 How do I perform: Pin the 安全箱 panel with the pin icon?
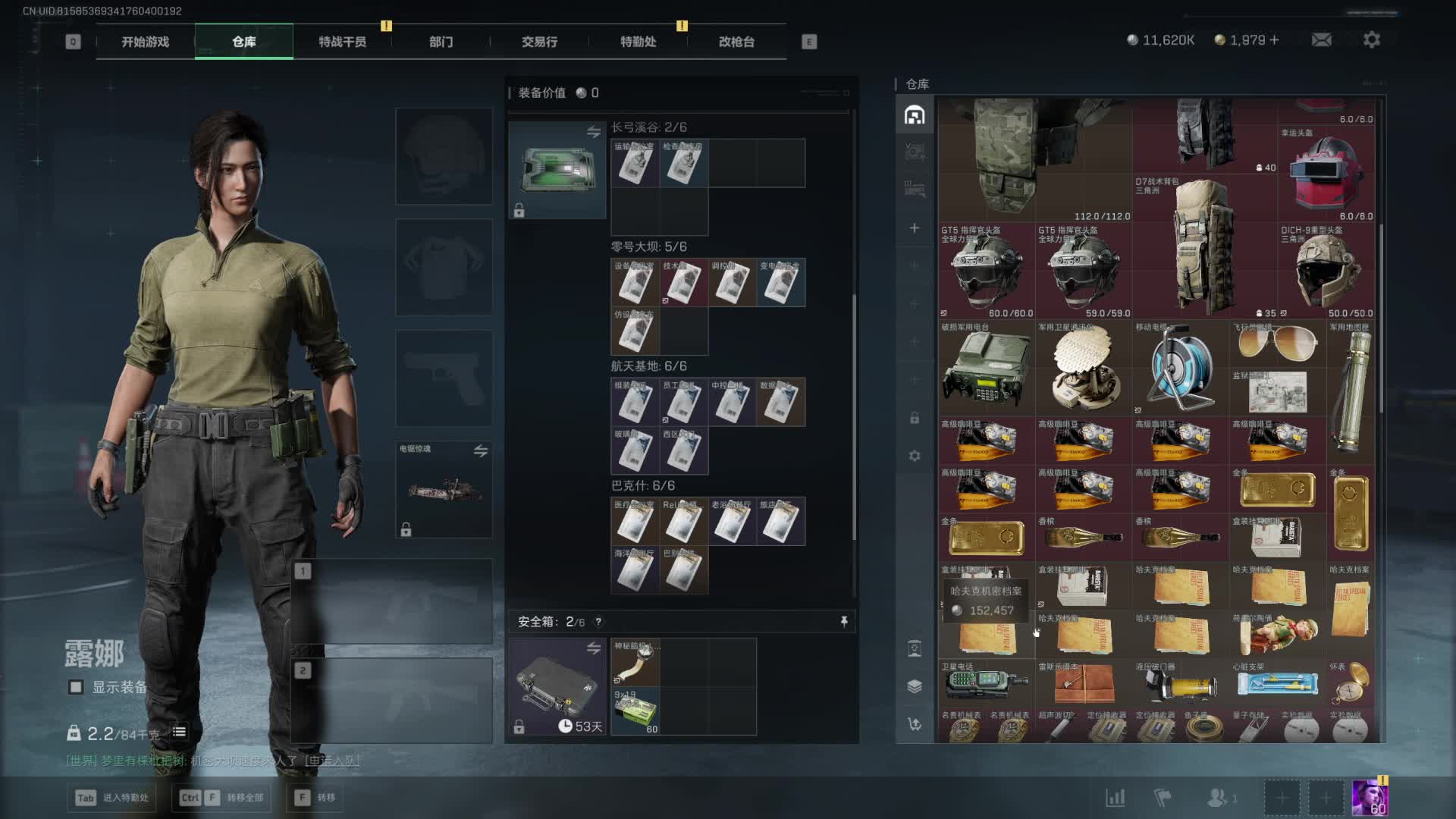click(844, 622)
